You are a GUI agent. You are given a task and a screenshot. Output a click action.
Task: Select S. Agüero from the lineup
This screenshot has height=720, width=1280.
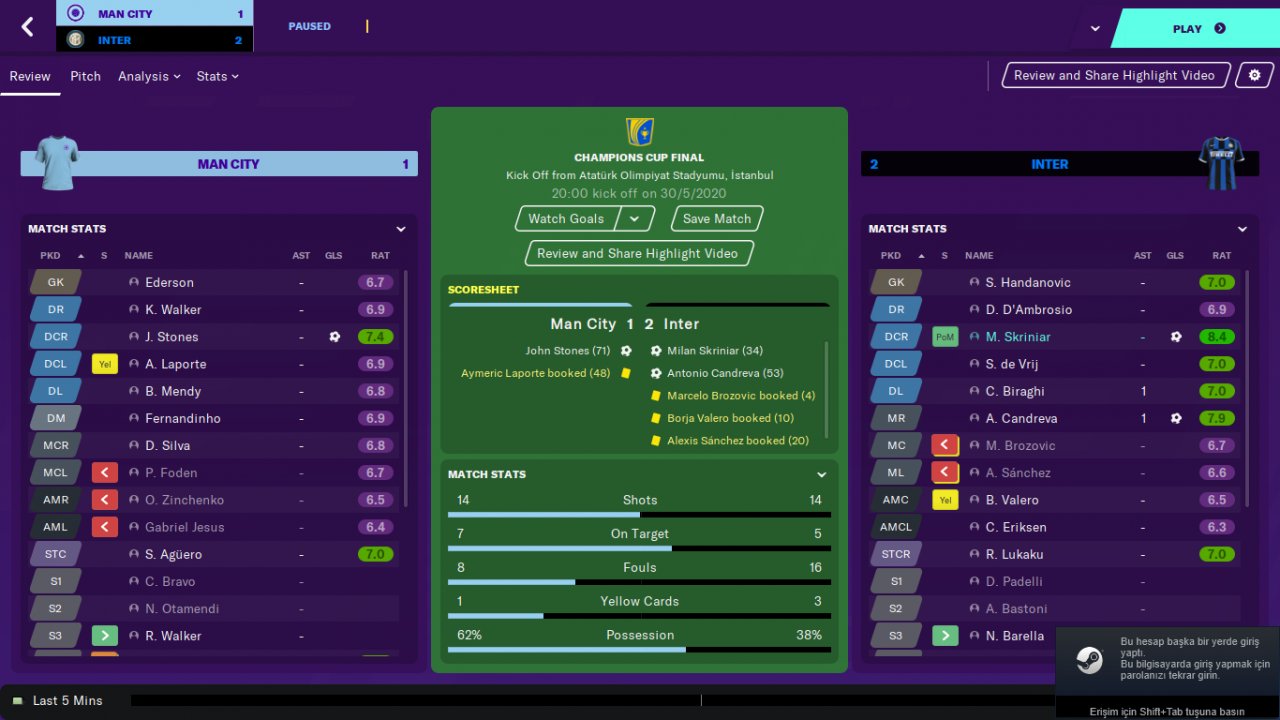click(x=173, y=554)
